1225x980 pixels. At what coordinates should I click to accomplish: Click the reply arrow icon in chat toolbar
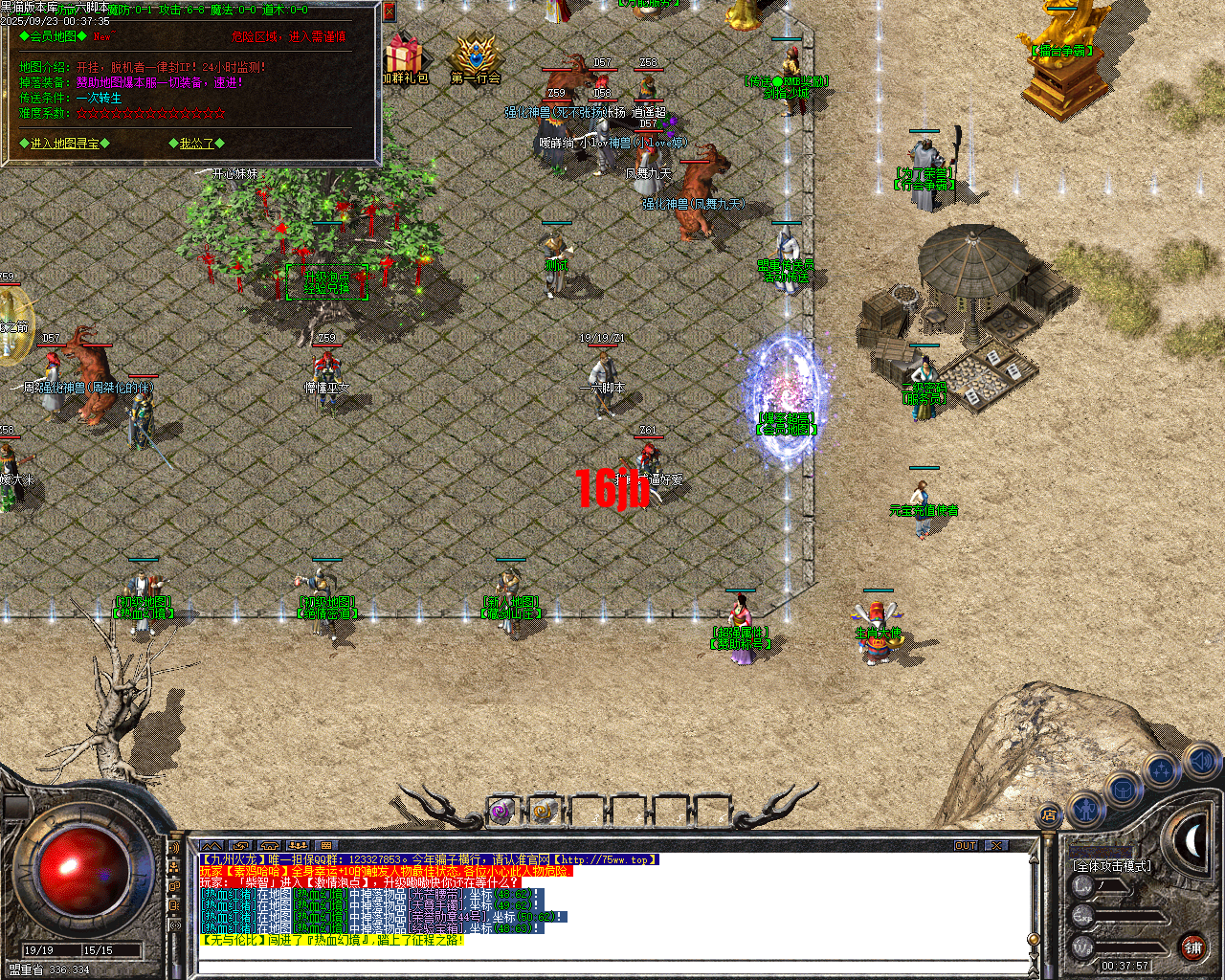[240, 847]
